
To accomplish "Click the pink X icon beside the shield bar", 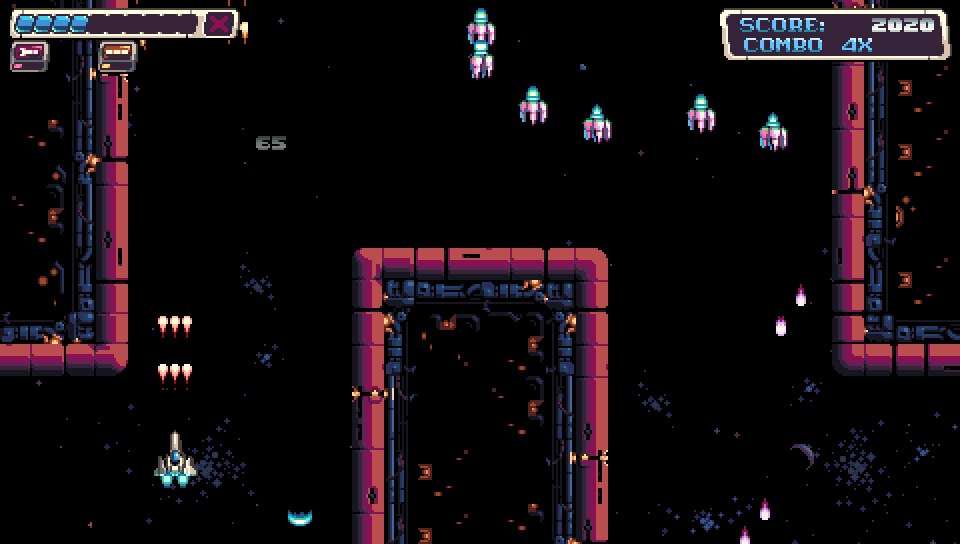I will [x=219, y=24].
